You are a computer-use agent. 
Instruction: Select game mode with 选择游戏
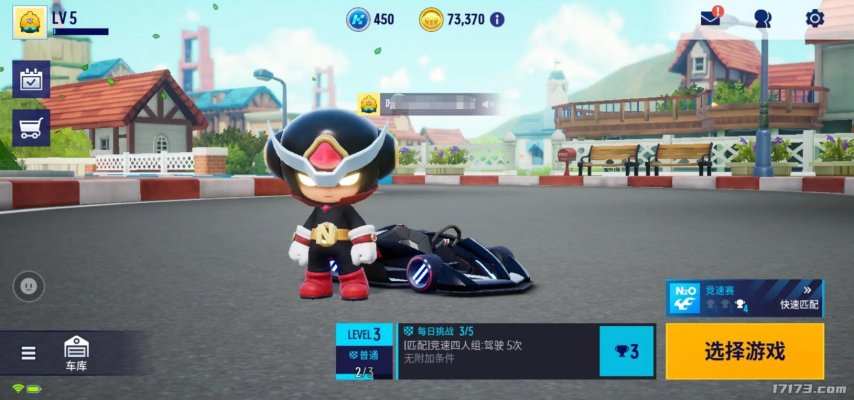click(x=745, y=351)
